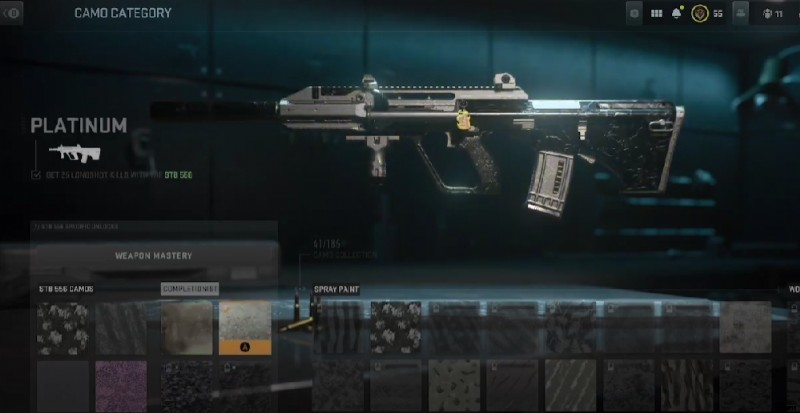Select the equipped orange-highlighted Platinum camo
The height and width of the screenshot is (413, 800).
point(244,327)
